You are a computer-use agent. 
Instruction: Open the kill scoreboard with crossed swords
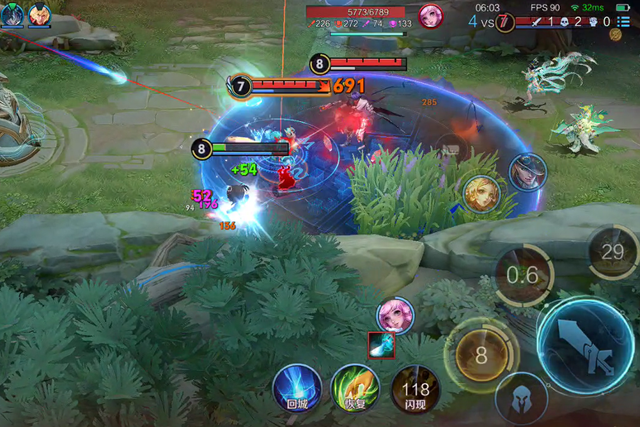tap(538, 21)
